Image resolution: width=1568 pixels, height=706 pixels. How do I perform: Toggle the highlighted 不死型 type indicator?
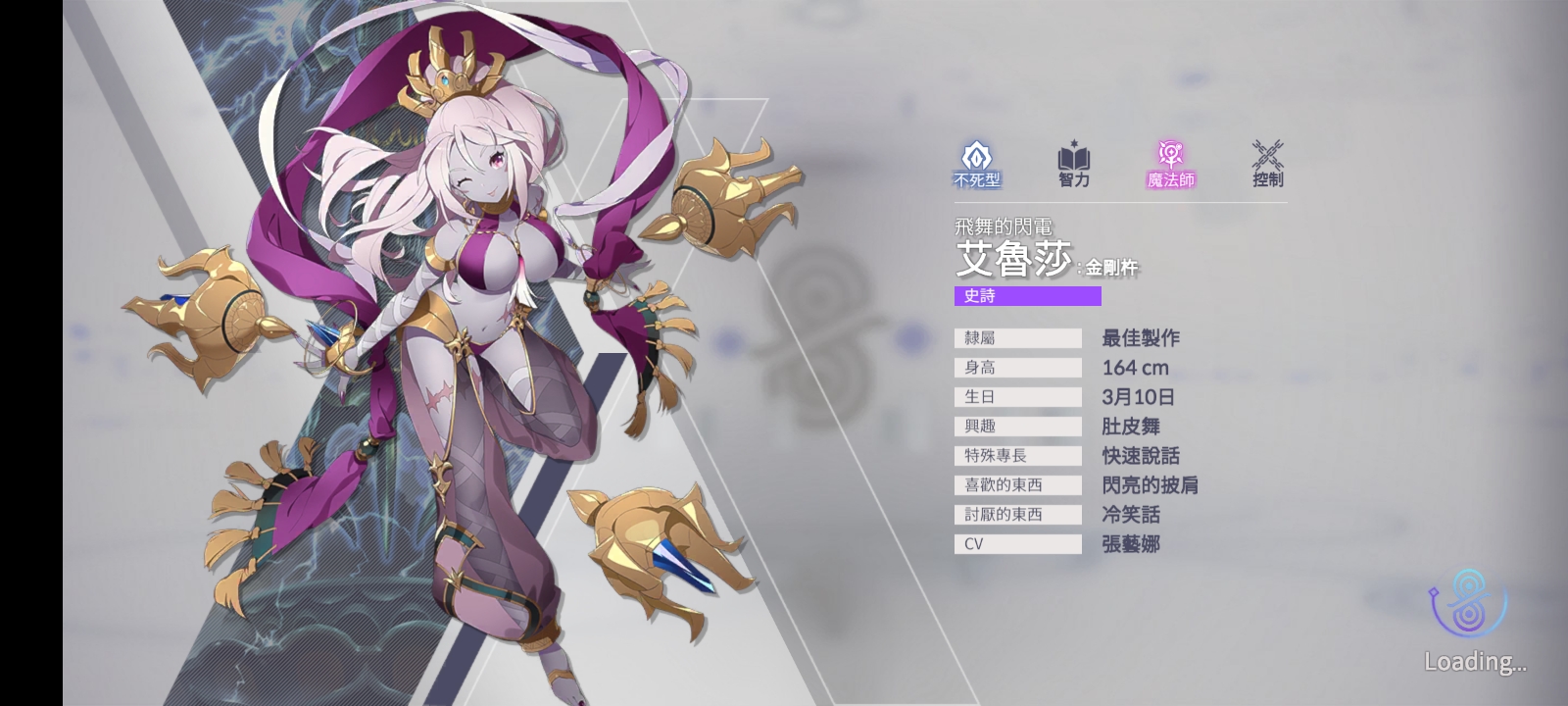(x=974, y=179)
